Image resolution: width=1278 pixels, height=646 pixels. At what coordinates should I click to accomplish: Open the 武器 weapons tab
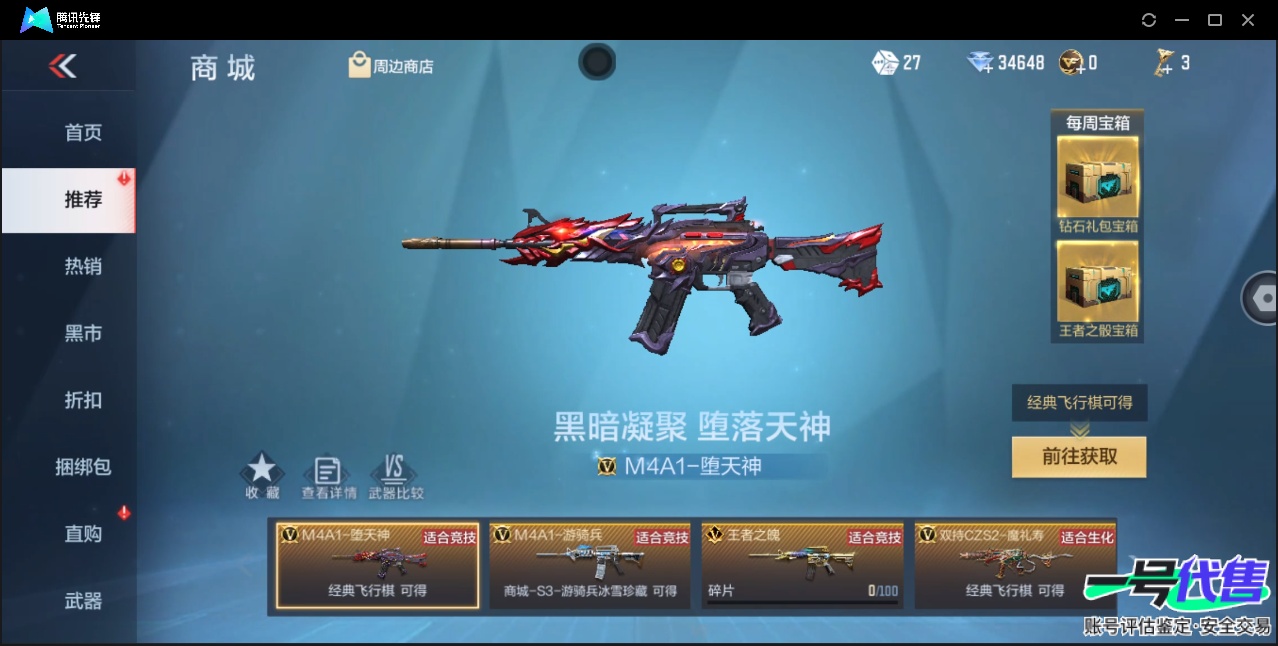tap(83, 601)
